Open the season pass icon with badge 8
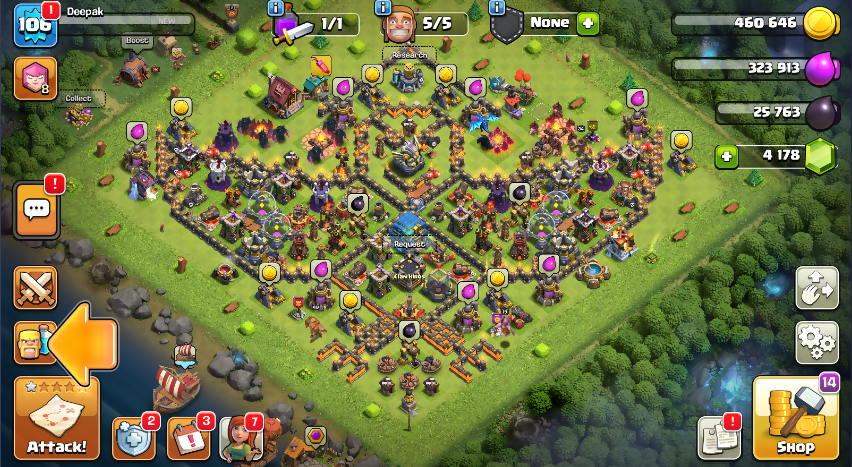Screen dimensions: 852x467 34,79
